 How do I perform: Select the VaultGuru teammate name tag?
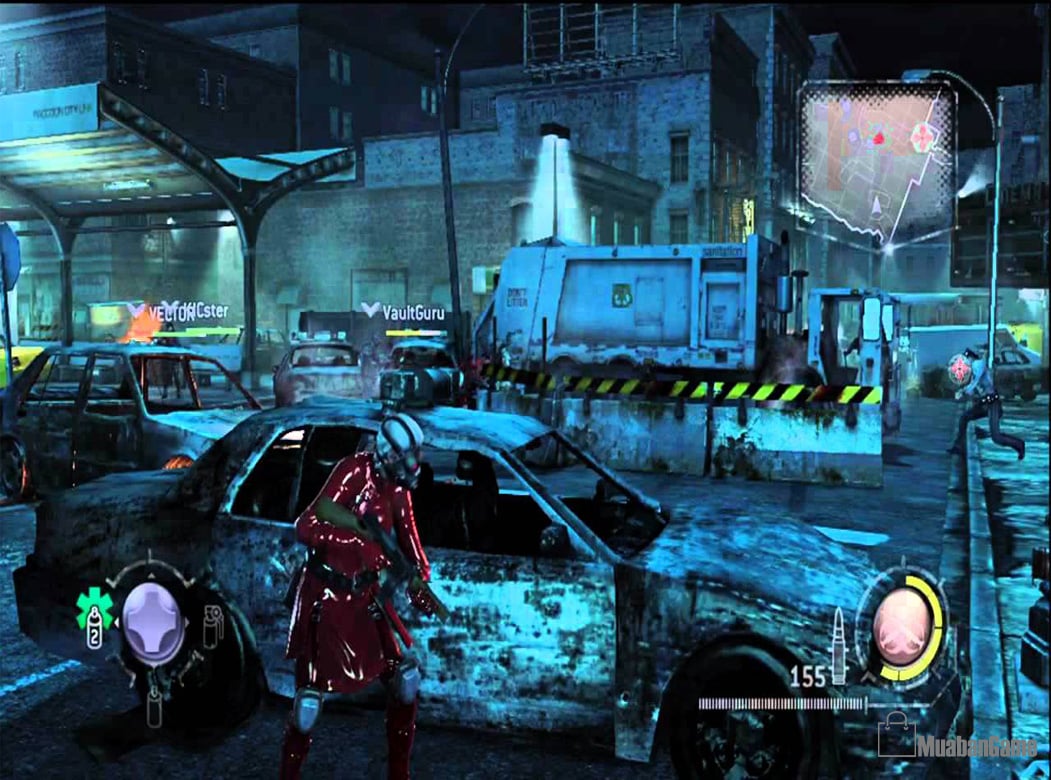click(x=405, y=312)
